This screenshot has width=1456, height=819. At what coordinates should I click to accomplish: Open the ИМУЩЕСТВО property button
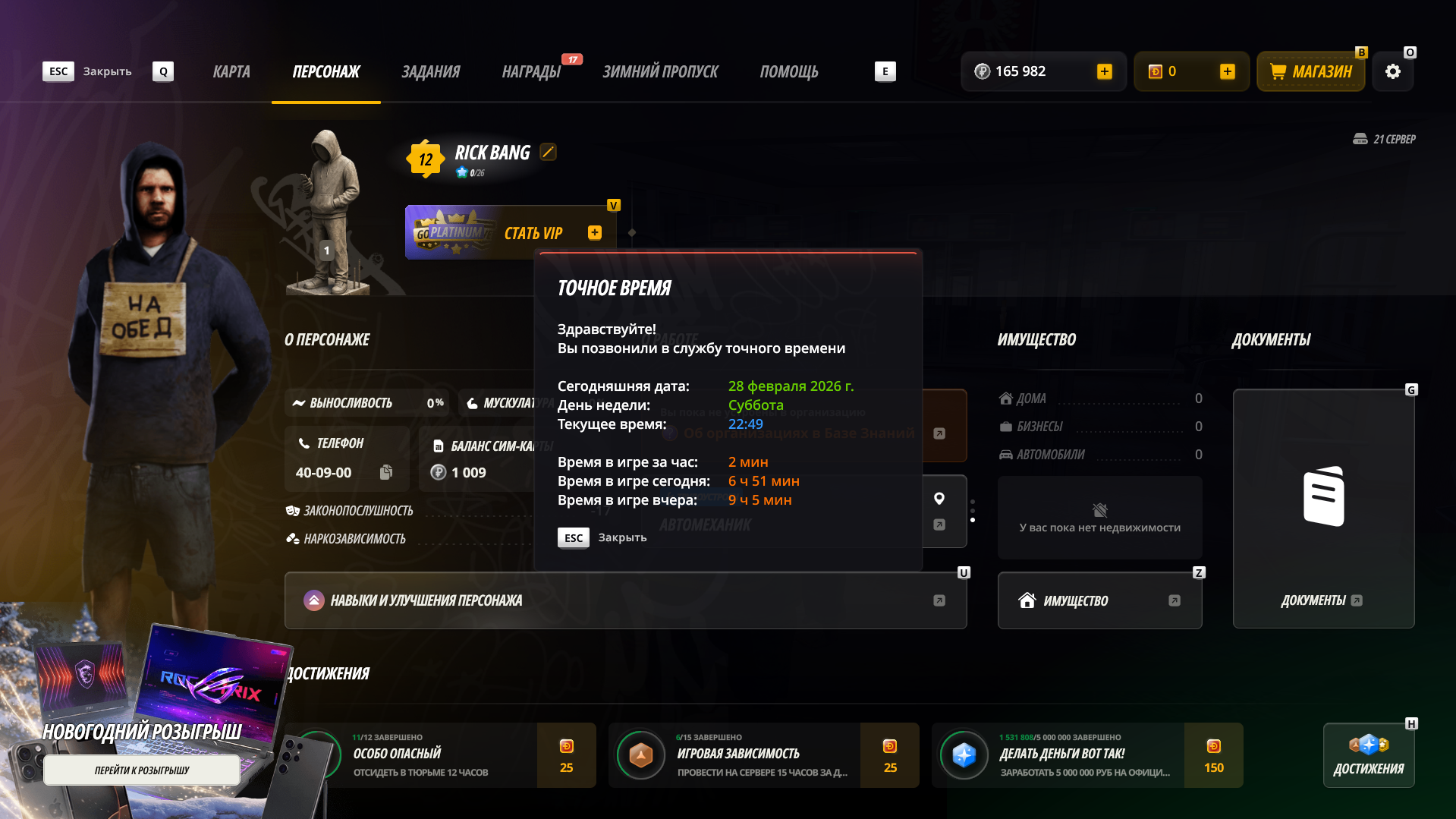point(1099,600)
